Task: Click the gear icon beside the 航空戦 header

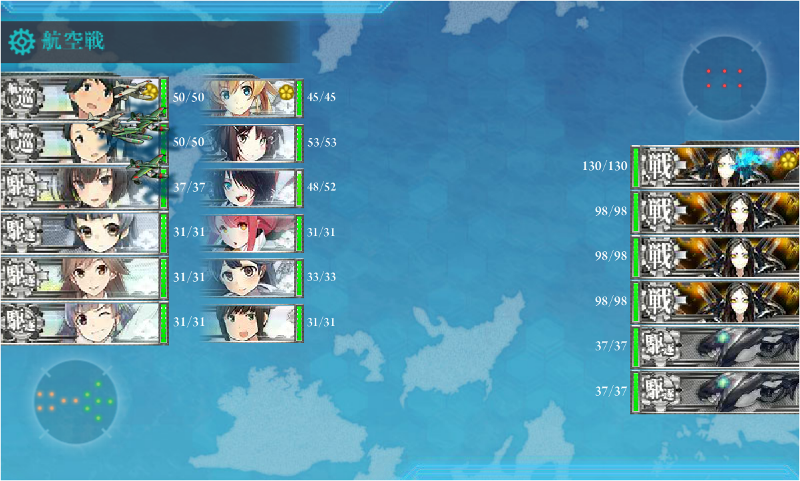Action: pos(21,42)
